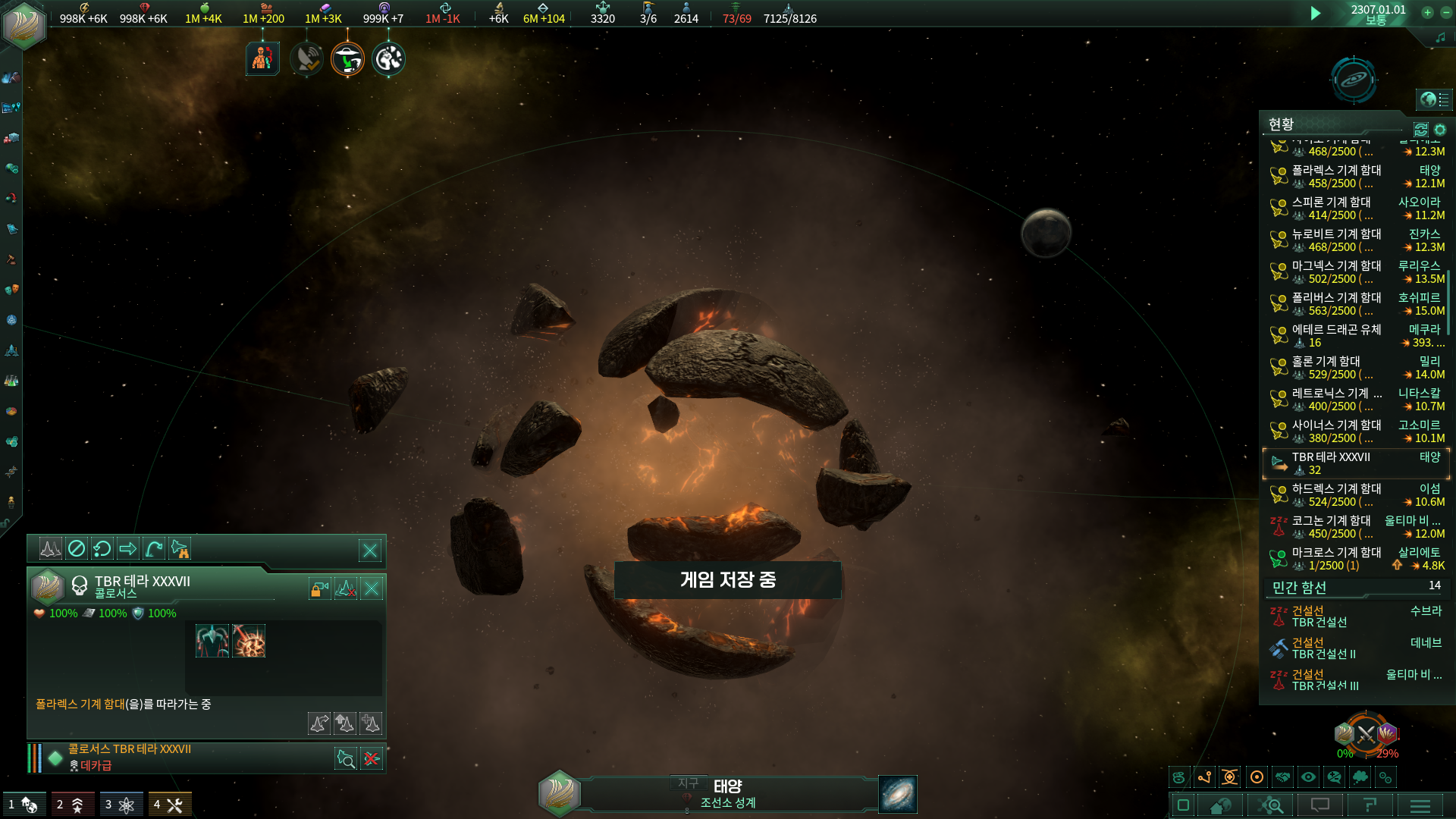Open the war overview crossed swords icon
This screenshot has height=819, width=1456.
[x=1366, y=734]
